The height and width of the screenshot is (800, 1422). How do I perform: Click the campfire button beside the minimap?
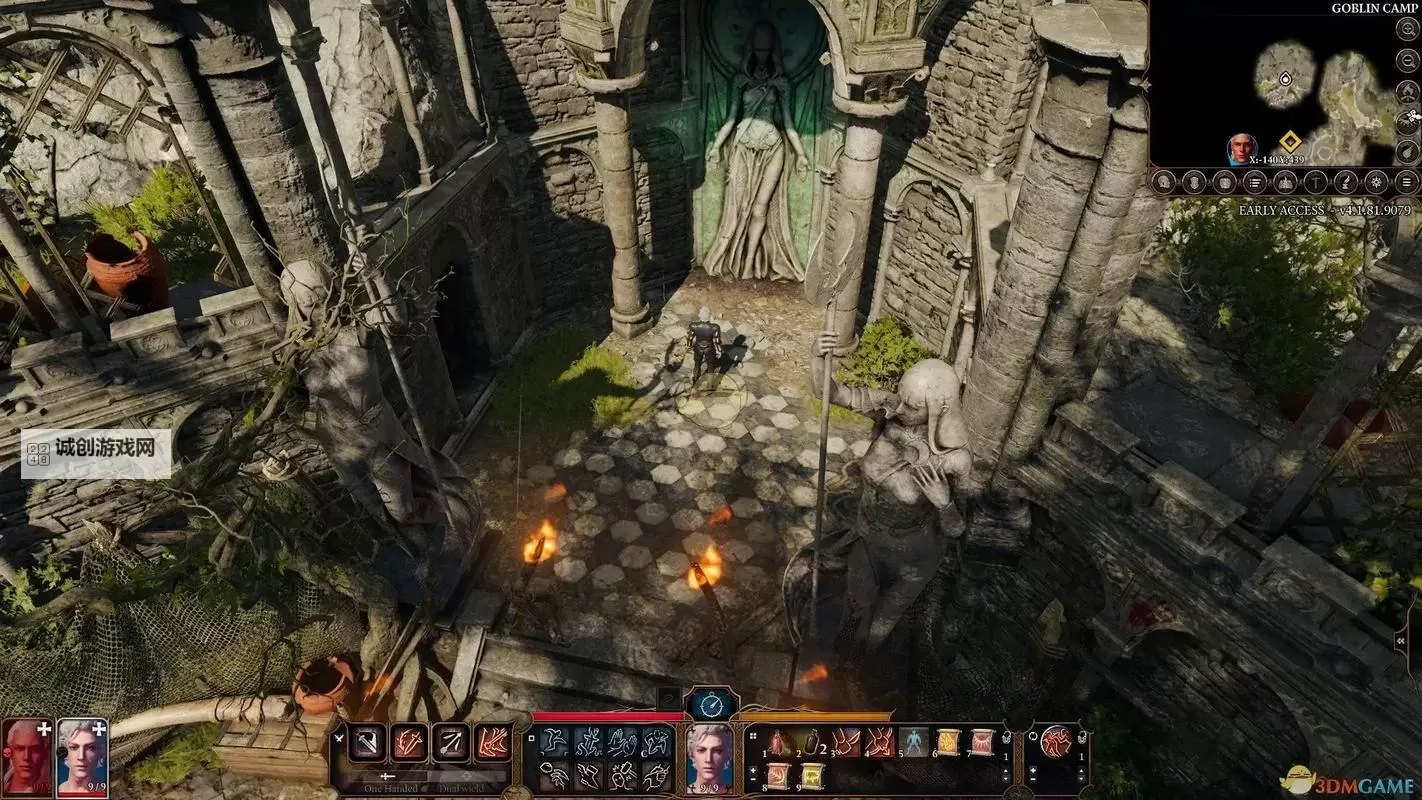pyautogui.click(x=1408, y=90)
